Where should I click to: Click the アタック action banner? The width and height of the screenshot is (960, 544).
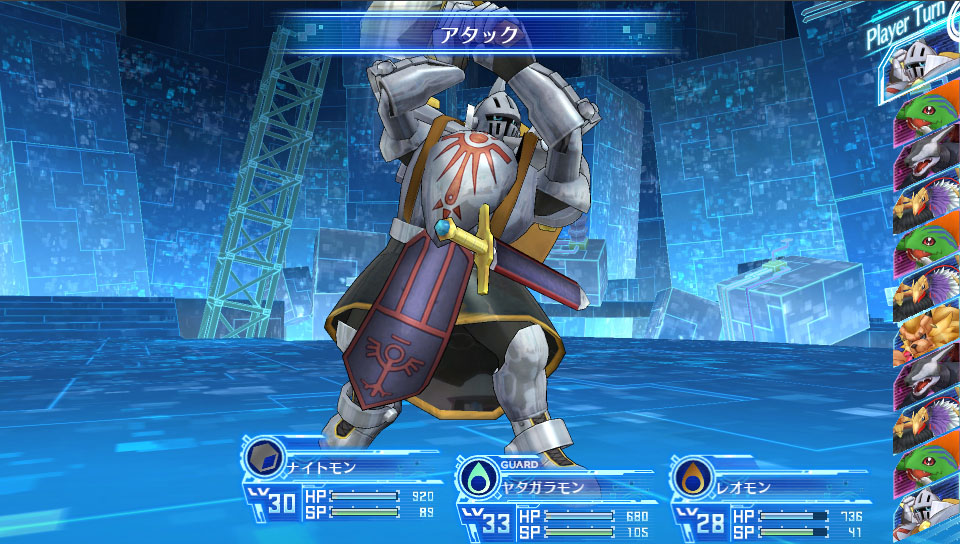(x=479, y=34)
